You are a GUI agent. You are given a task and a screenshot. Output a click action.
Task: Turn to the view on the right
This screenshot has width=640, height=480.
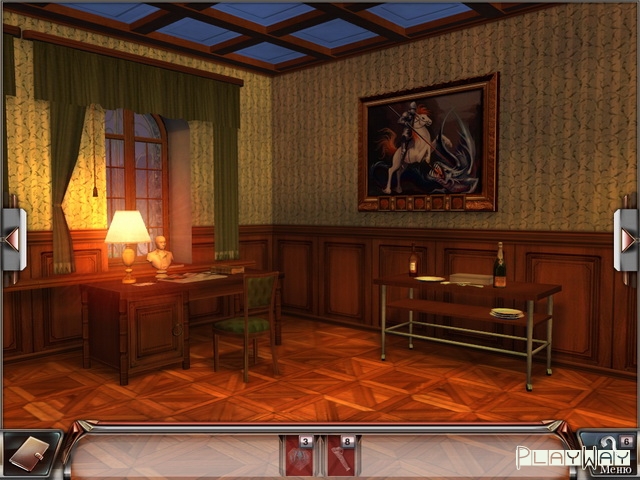coord(627,240)
